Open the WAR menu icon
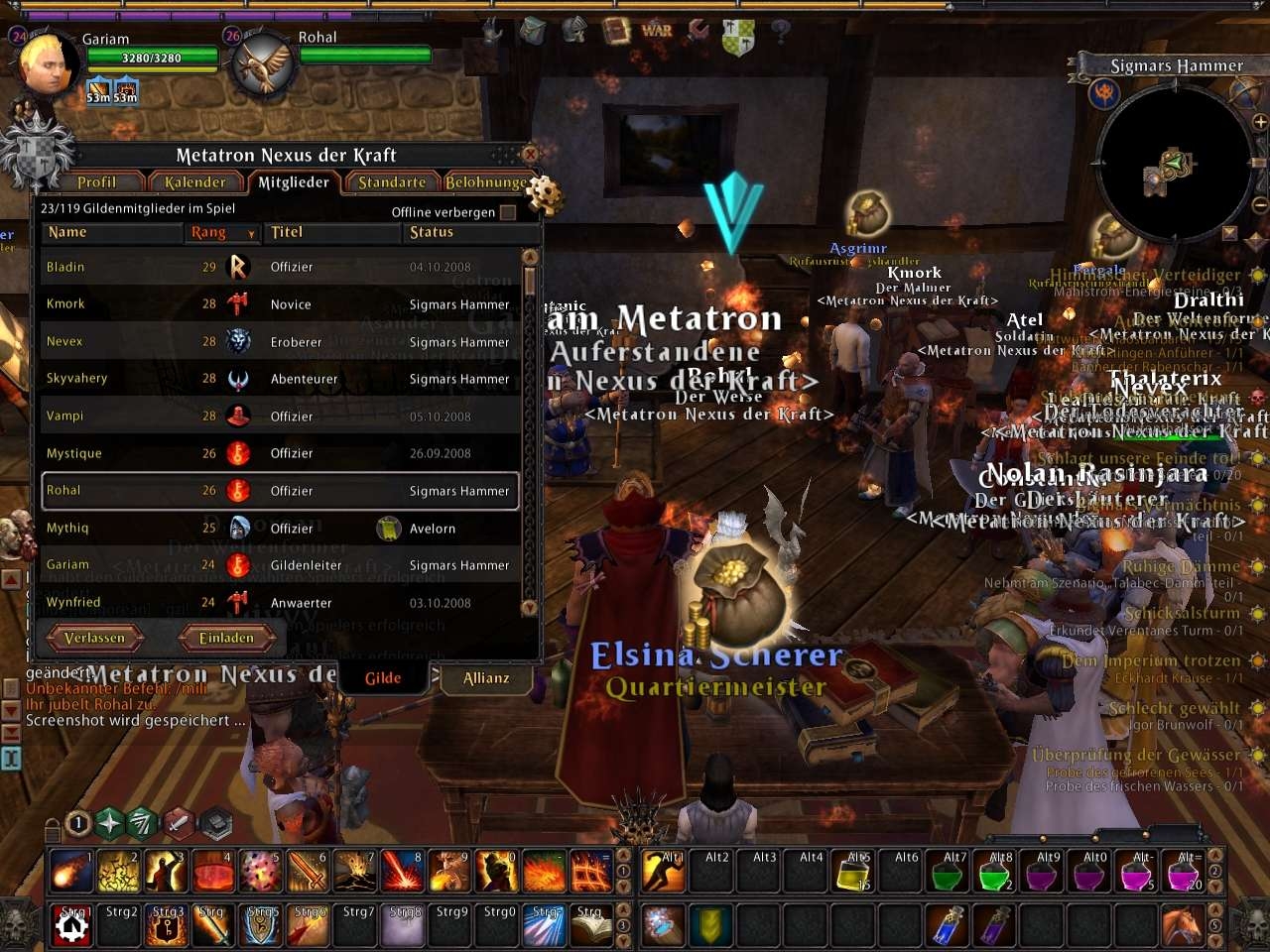This screenshot has height=952, width=1270. coord(657,31)
